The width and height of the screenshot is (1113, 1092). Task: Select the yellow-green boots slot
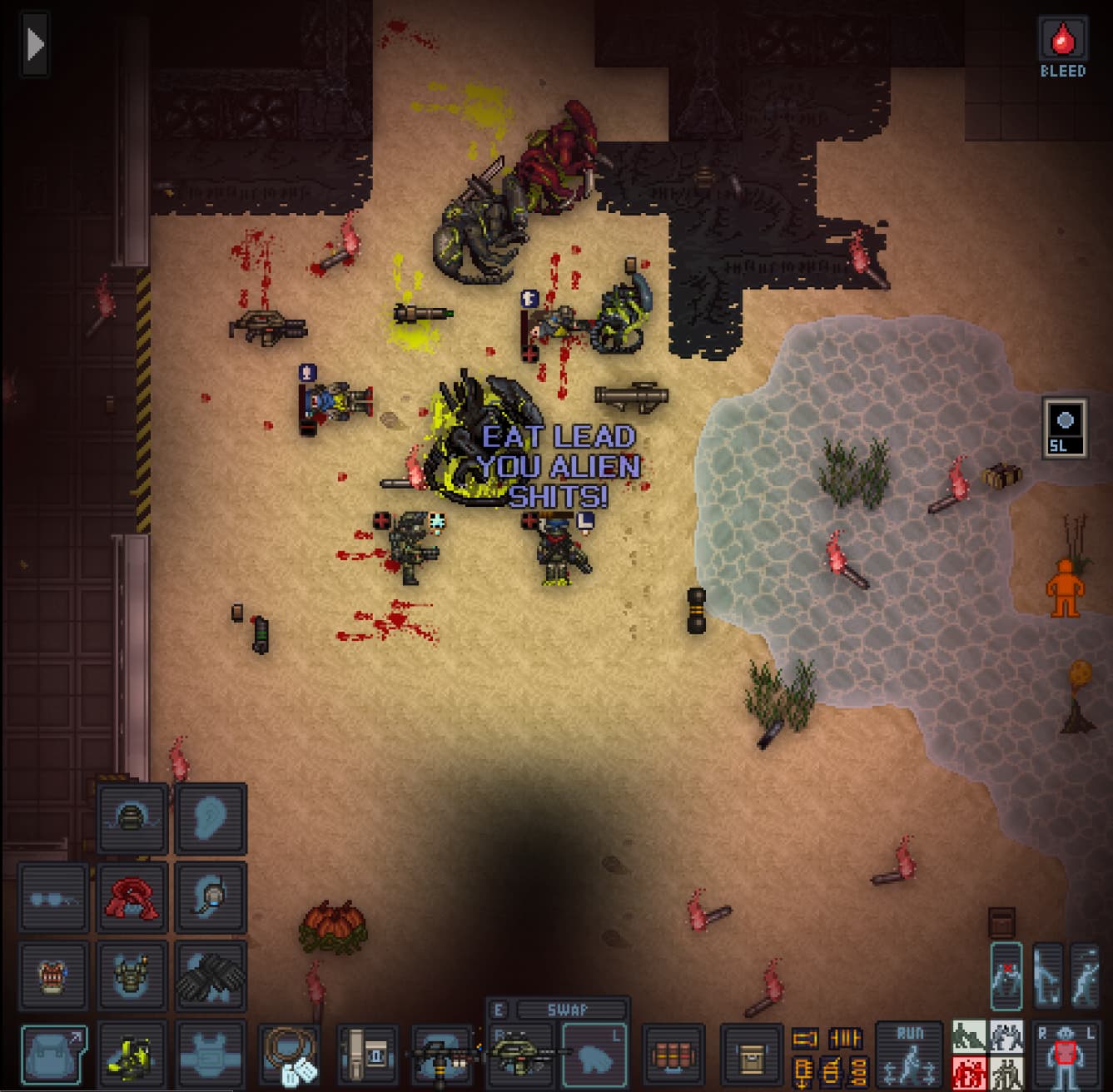click(132, 1054)
